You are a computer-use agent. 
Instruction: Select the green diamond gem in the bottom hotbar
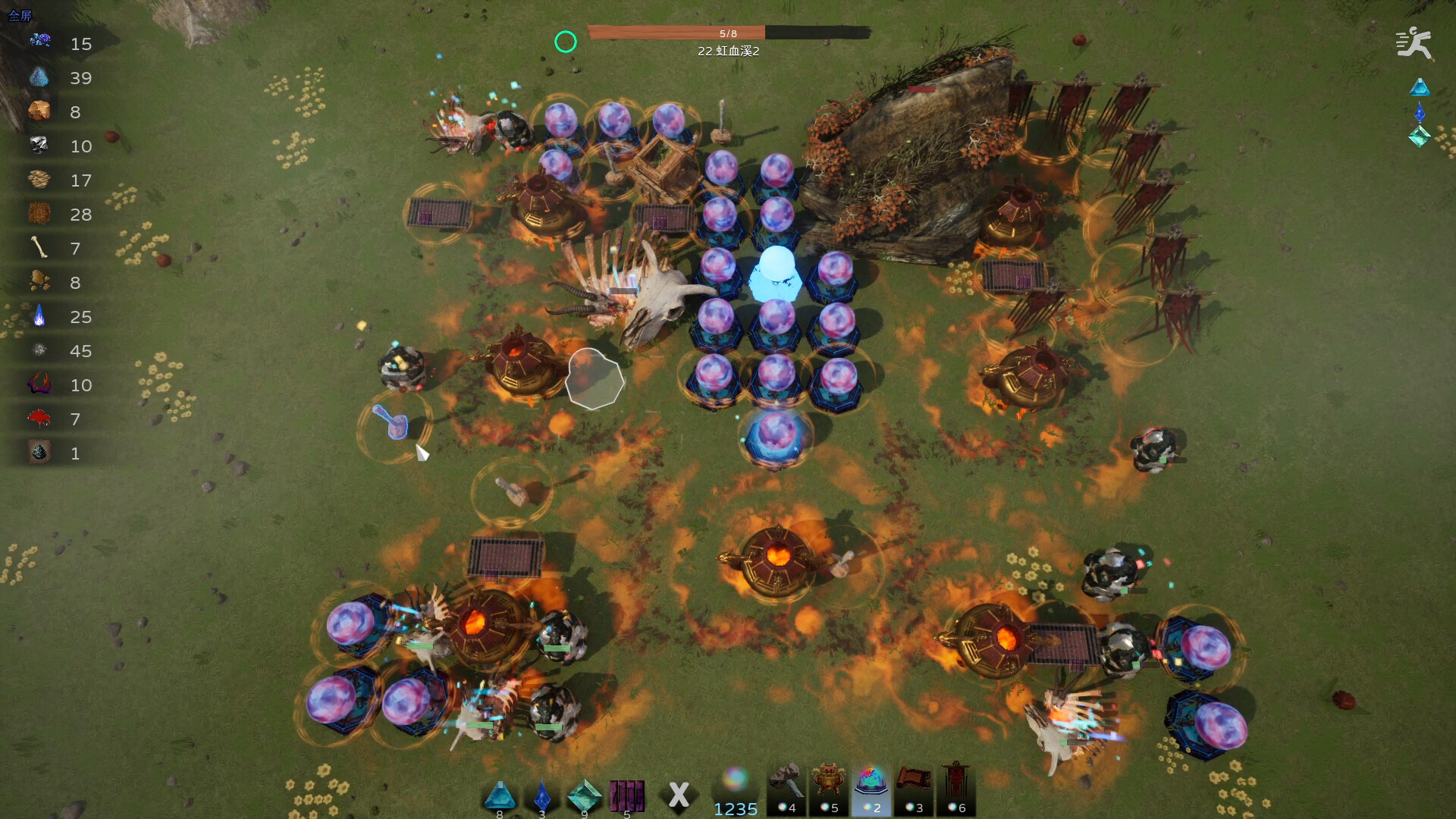pos(583,795)
